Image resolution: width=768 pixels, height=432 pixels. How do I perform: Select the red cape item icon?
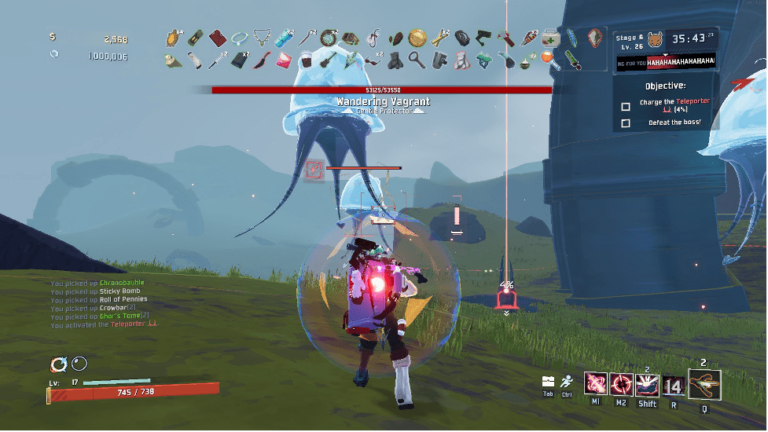[x=217, y=38]
